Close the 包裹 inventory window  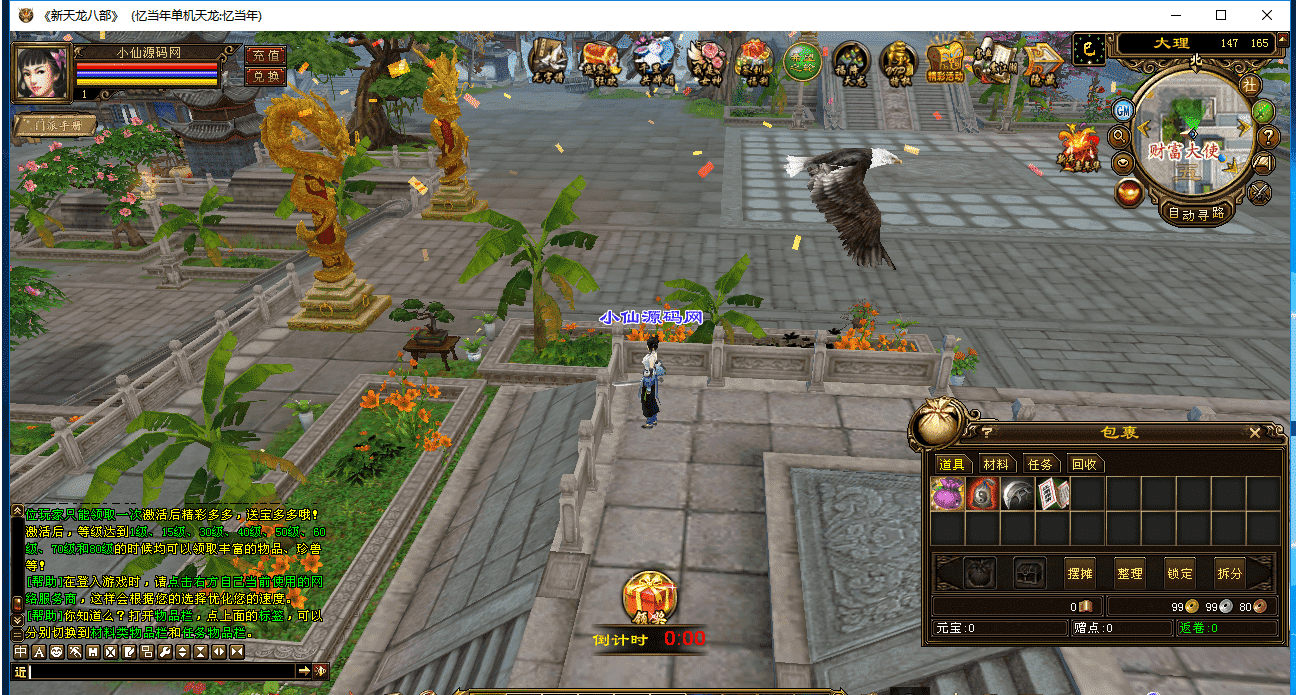click(x=1255, y=433)
